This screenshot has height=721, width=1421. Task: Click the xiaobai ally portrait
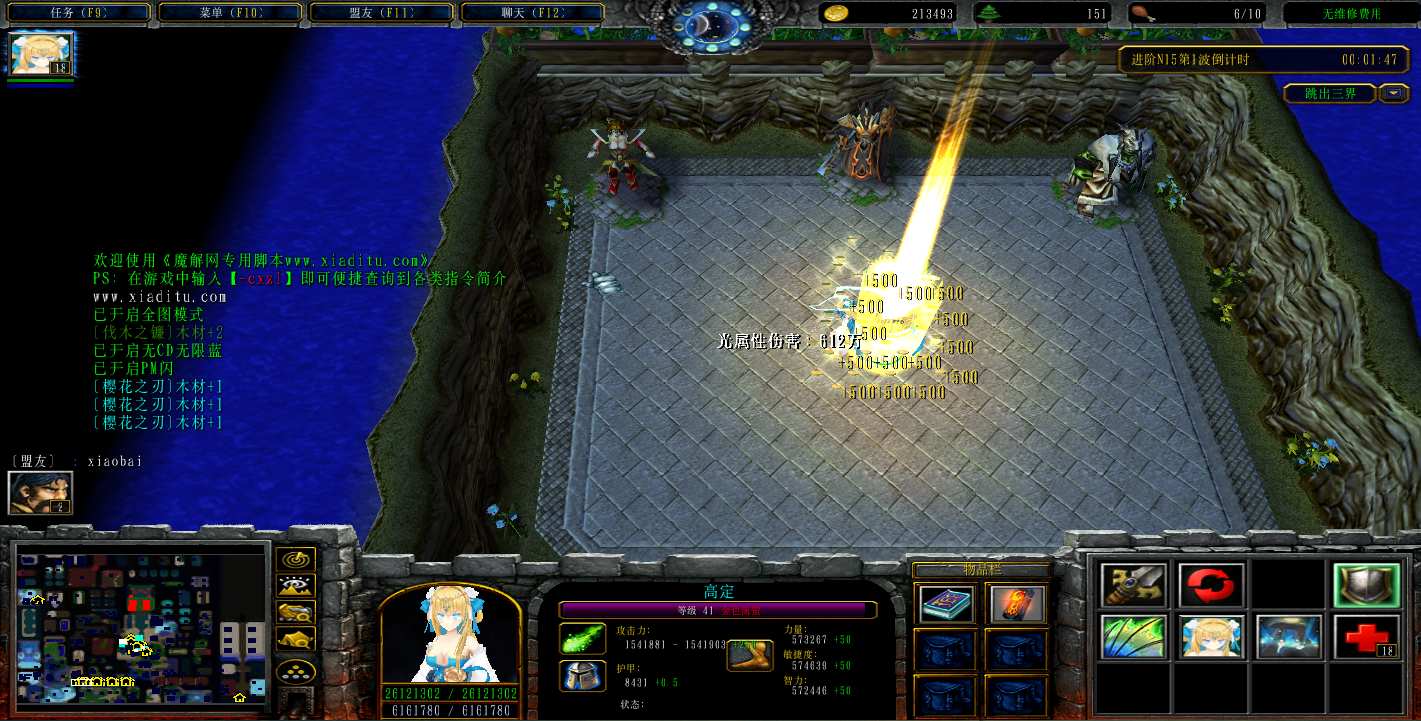point(41,492)
